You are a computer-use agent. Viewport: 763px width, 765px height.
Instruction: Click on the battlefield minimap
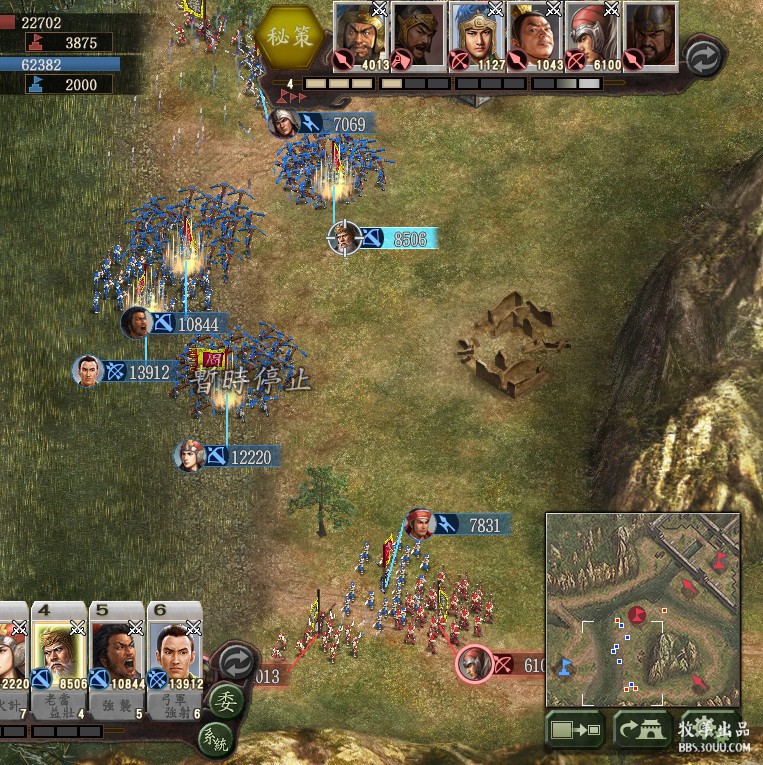click(642, 609)
